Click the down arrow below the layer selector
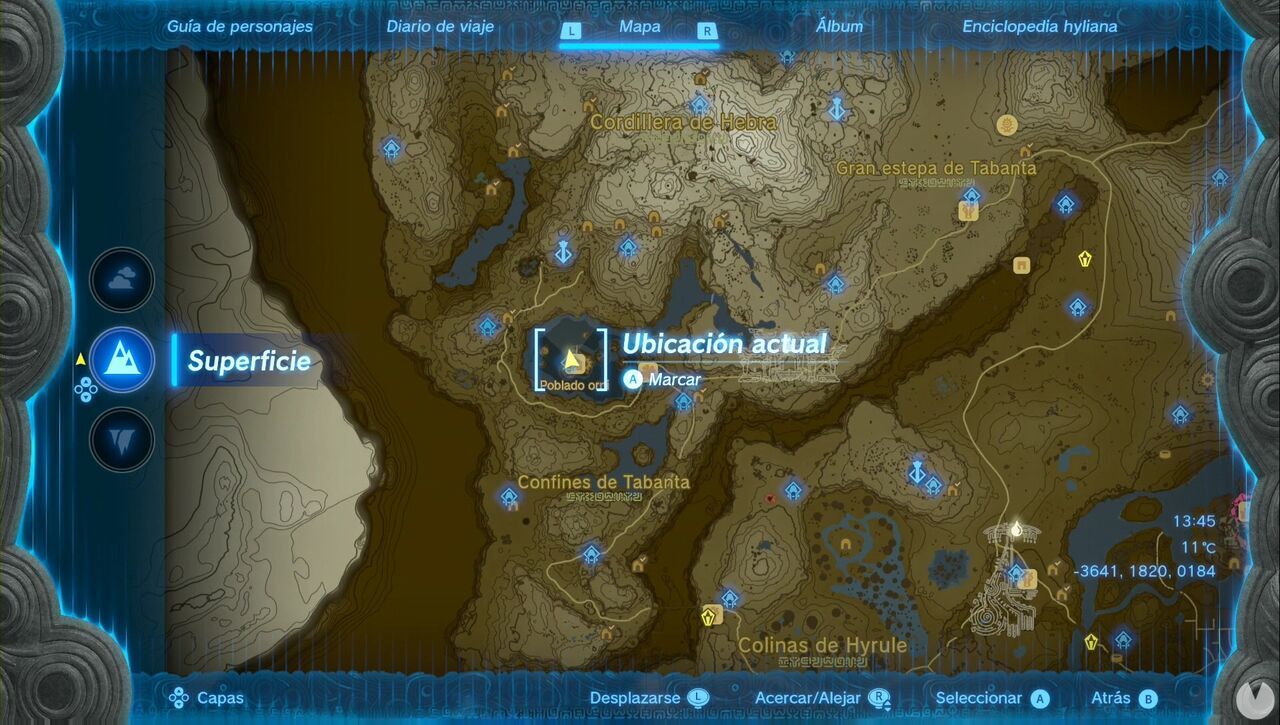 [86, 397]
